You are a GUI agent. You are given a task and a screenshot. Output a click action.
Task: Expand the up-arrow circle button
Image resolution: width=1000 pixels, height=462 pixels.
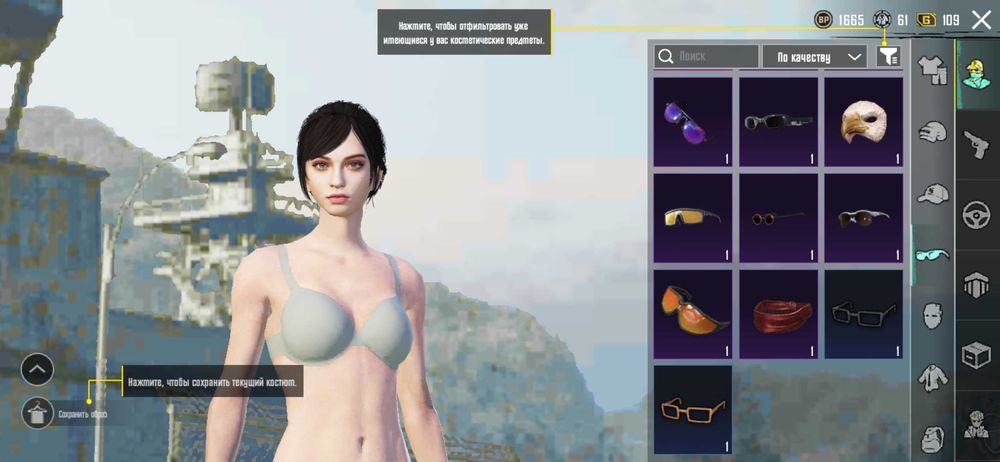(37, 370)
